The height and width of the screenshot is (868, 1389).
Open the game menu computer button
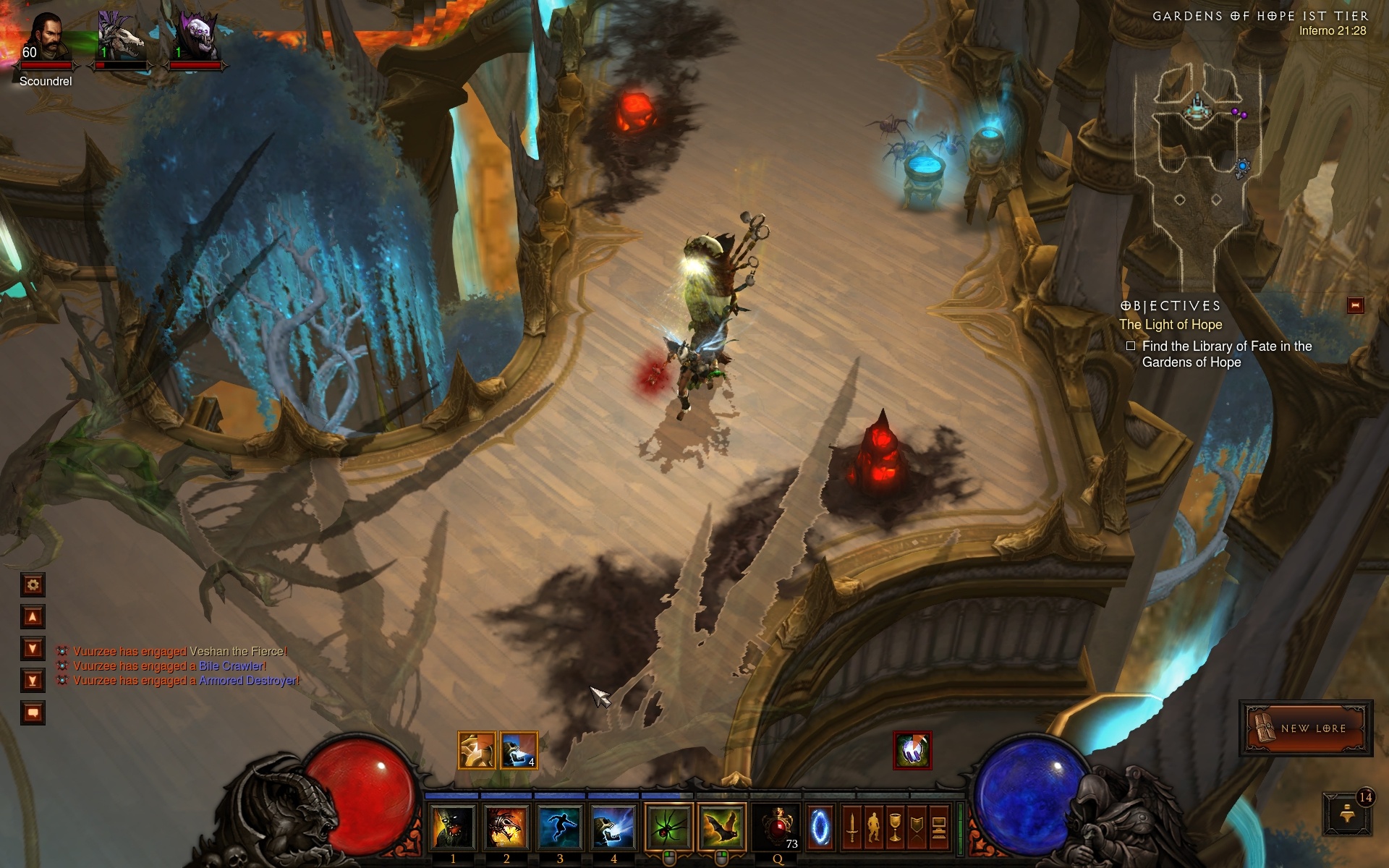tap(939, 827)
